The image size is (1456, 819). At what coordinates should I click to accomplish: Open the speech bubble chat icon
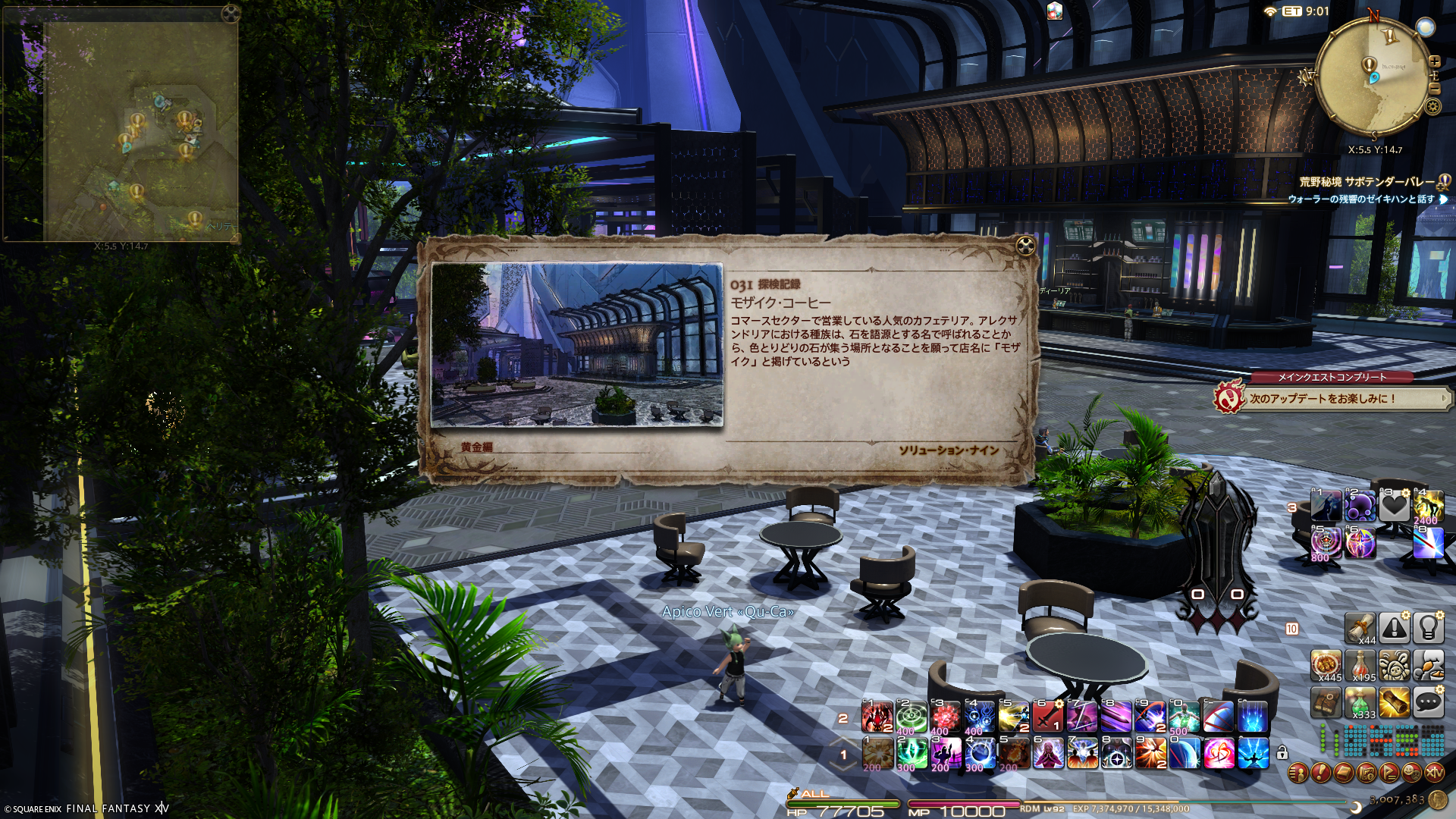click(1428, 703)
